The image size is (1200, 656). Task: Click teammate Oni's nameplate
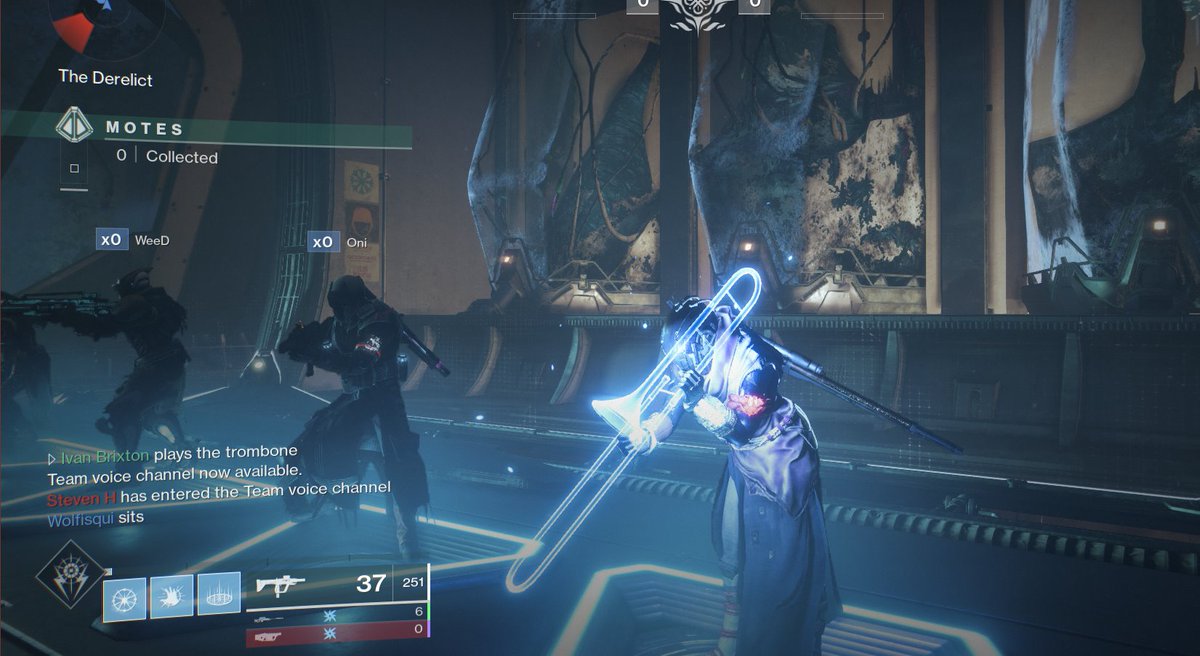[355, 242]
